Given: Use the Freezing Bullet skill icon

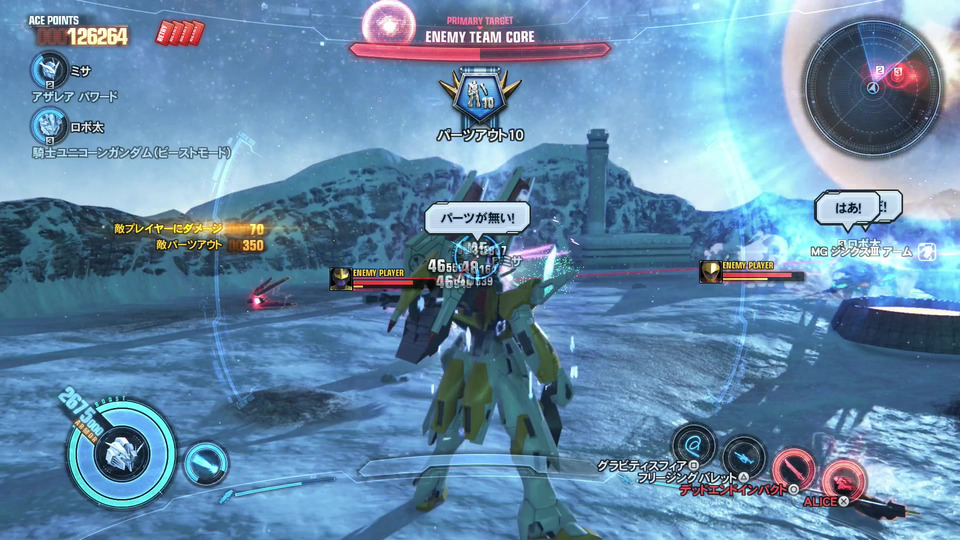Looking at the screenshot, I should (743, 457).
